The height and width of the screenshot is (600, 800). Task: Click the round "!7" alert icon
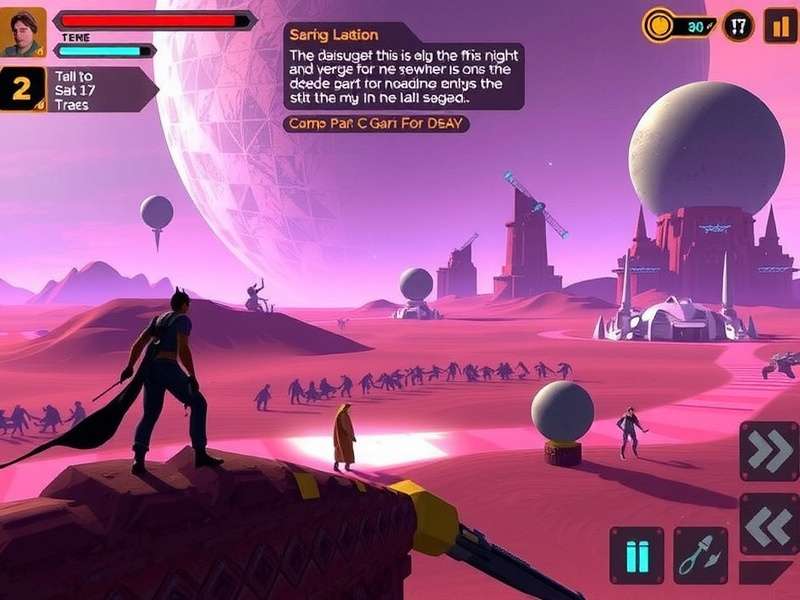[738, 25]
